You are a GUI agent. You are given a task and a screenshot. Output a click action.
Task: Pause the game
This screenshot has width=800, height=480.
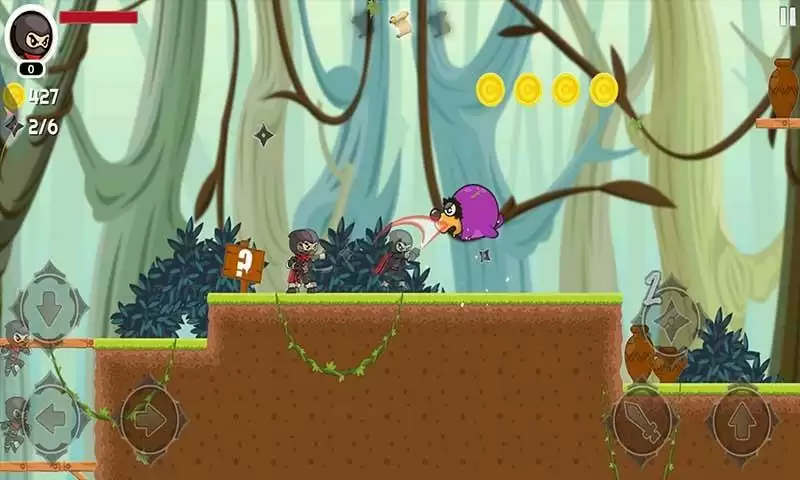(787, 16)
